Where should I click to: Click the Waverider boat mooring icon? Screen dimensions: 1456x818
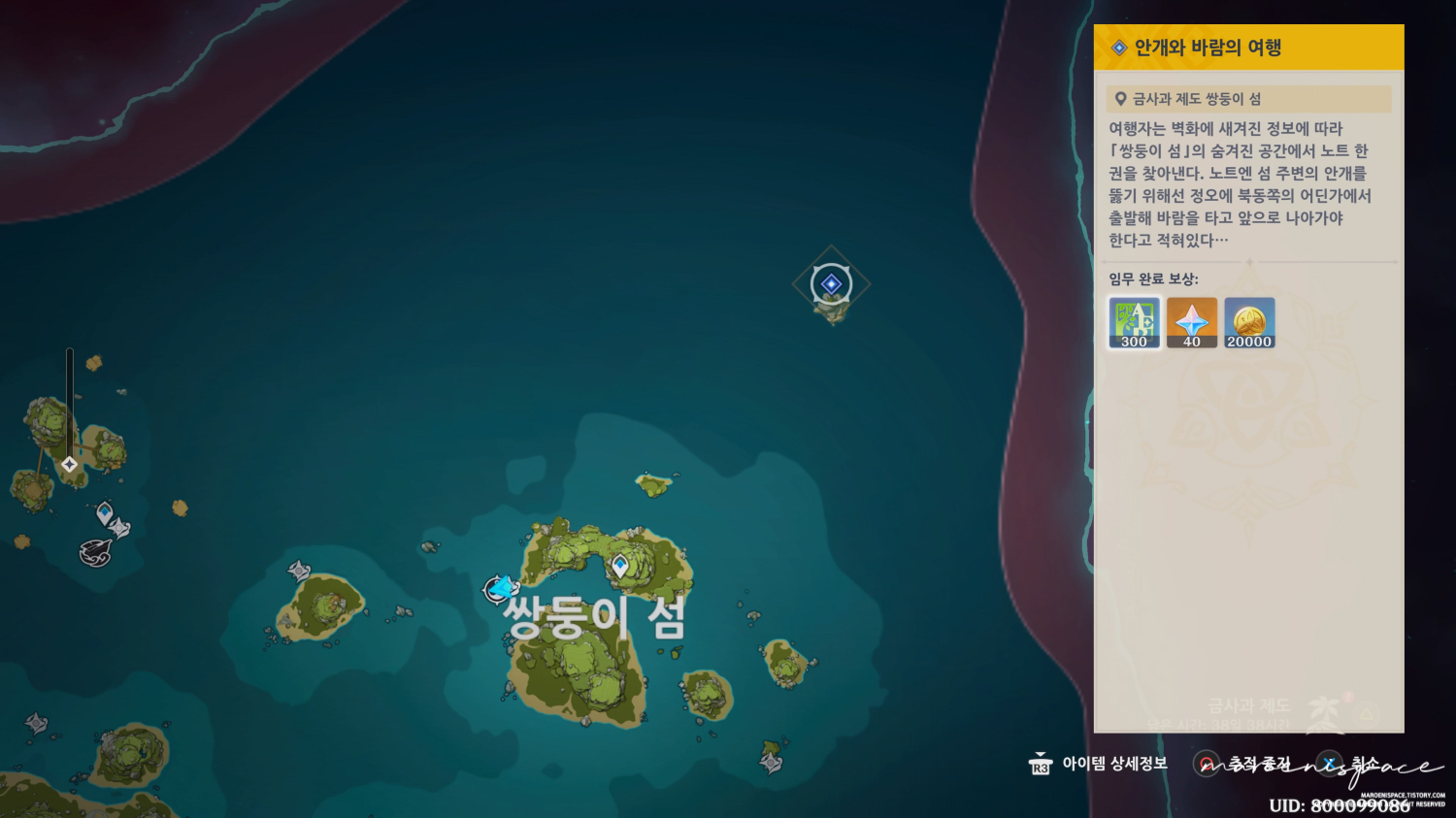click(95, 550)
